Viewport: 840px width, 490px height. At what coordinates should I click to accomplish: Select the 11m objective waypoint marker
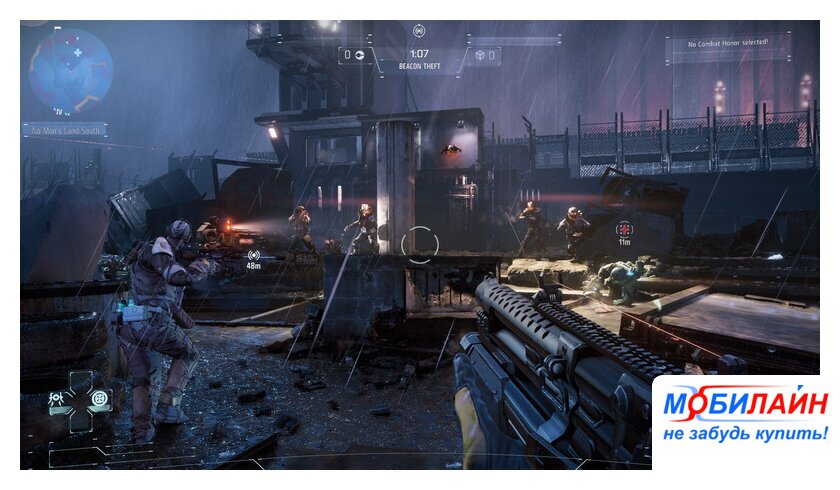pyautogui.click(x=624, y=231)
